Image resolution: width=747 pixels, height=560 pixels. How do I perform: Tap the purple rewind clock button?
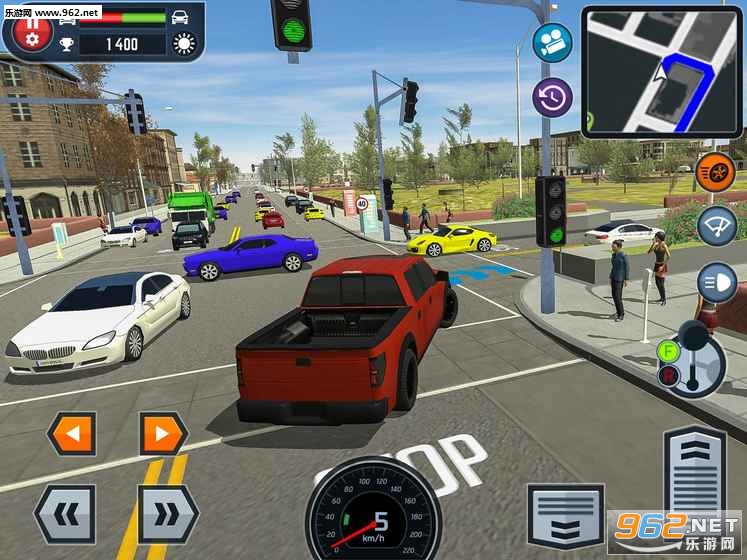552,98
